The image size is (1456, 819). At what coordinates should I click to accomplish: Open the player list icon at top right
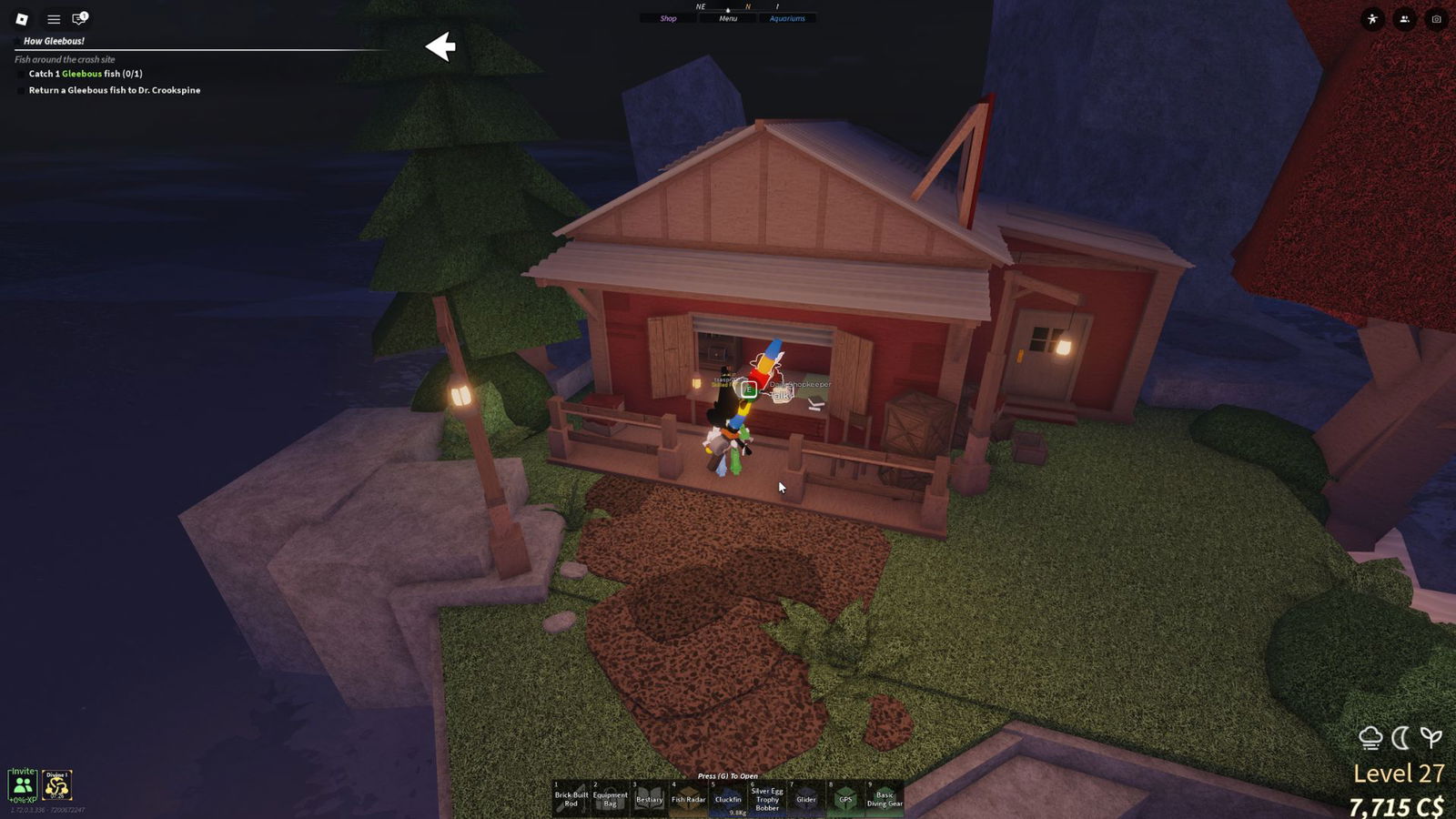tap(1404, 19)
